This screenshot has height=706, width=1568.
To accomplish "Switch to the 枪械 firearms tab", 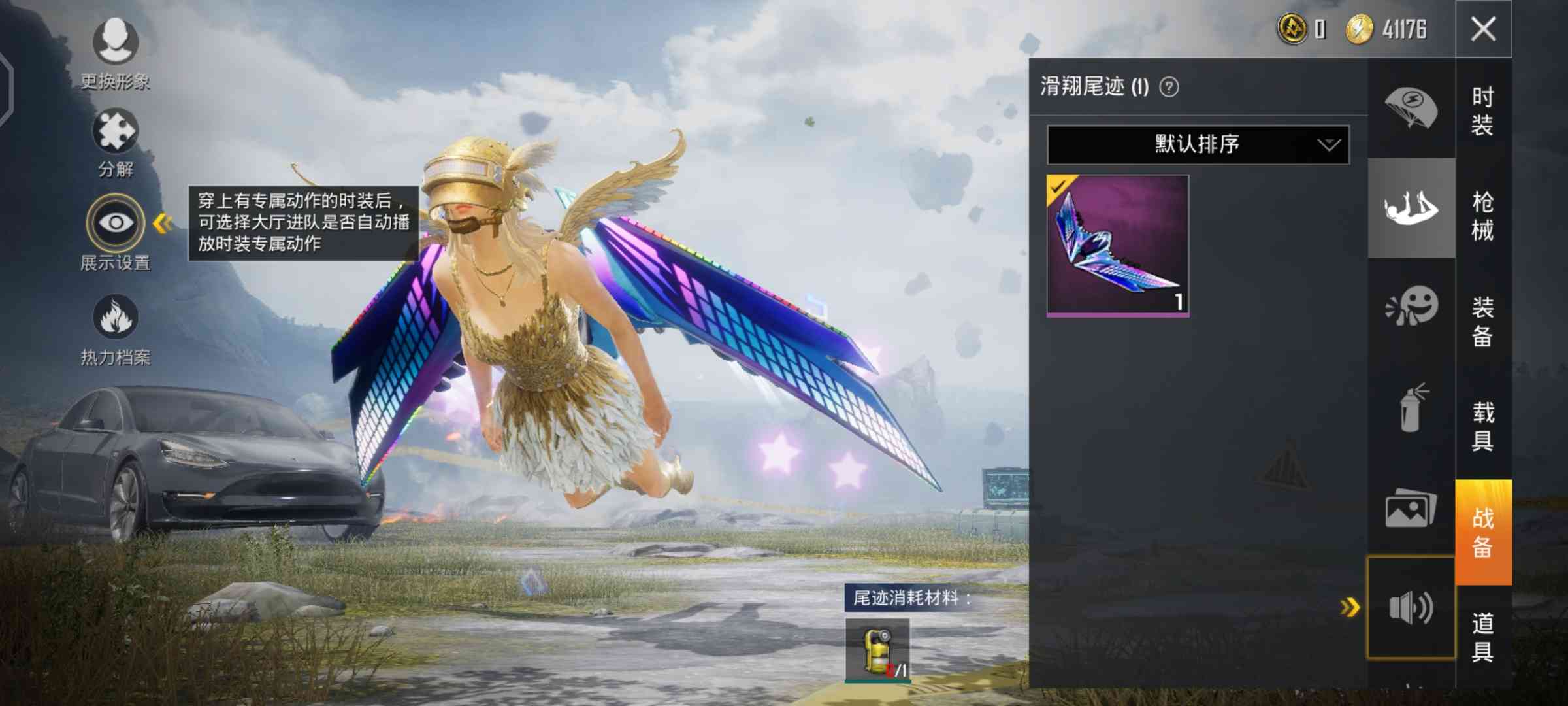I will click(1482, 216).
